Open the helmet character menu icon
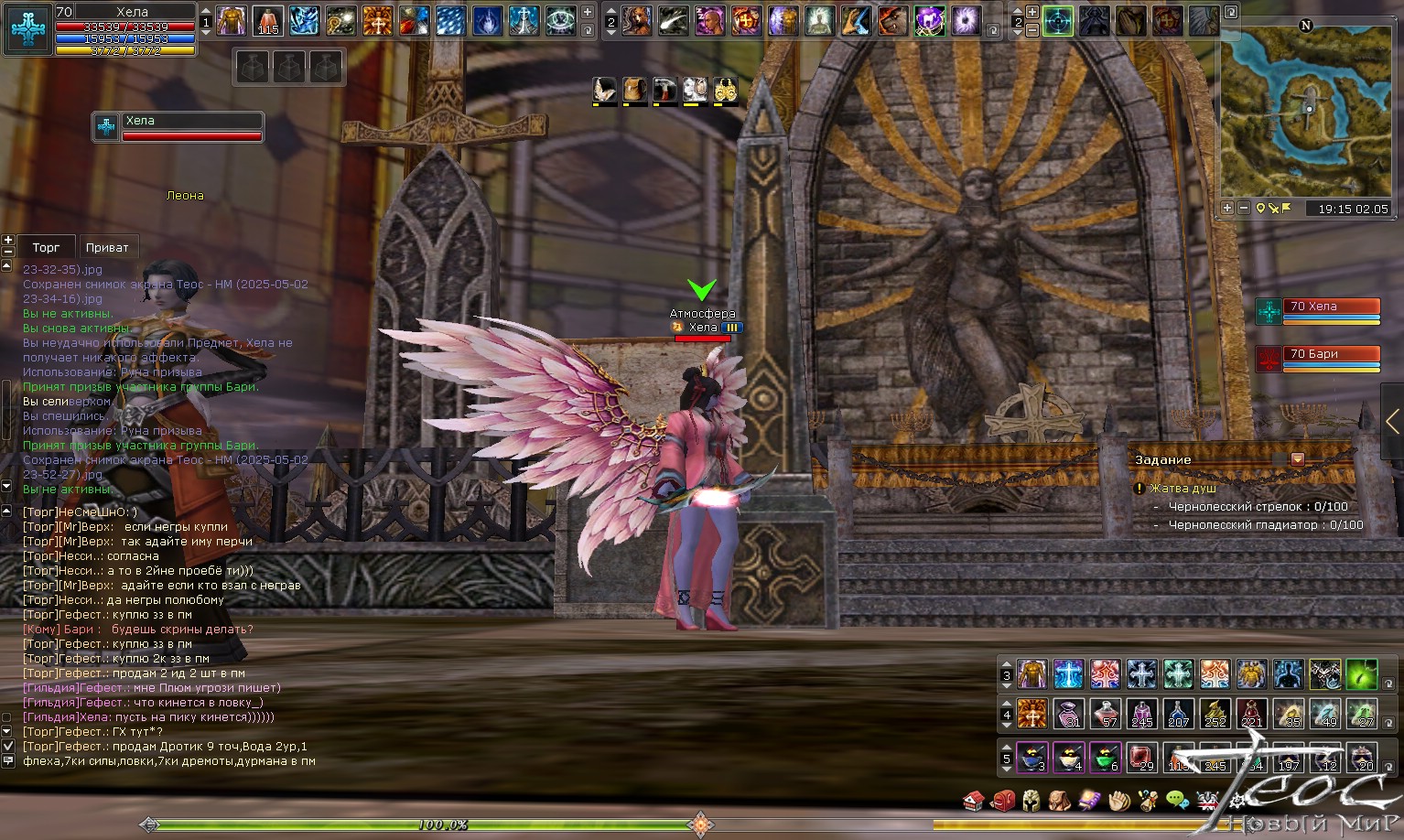This screenshot has height=840, width=1404. 1031,802
